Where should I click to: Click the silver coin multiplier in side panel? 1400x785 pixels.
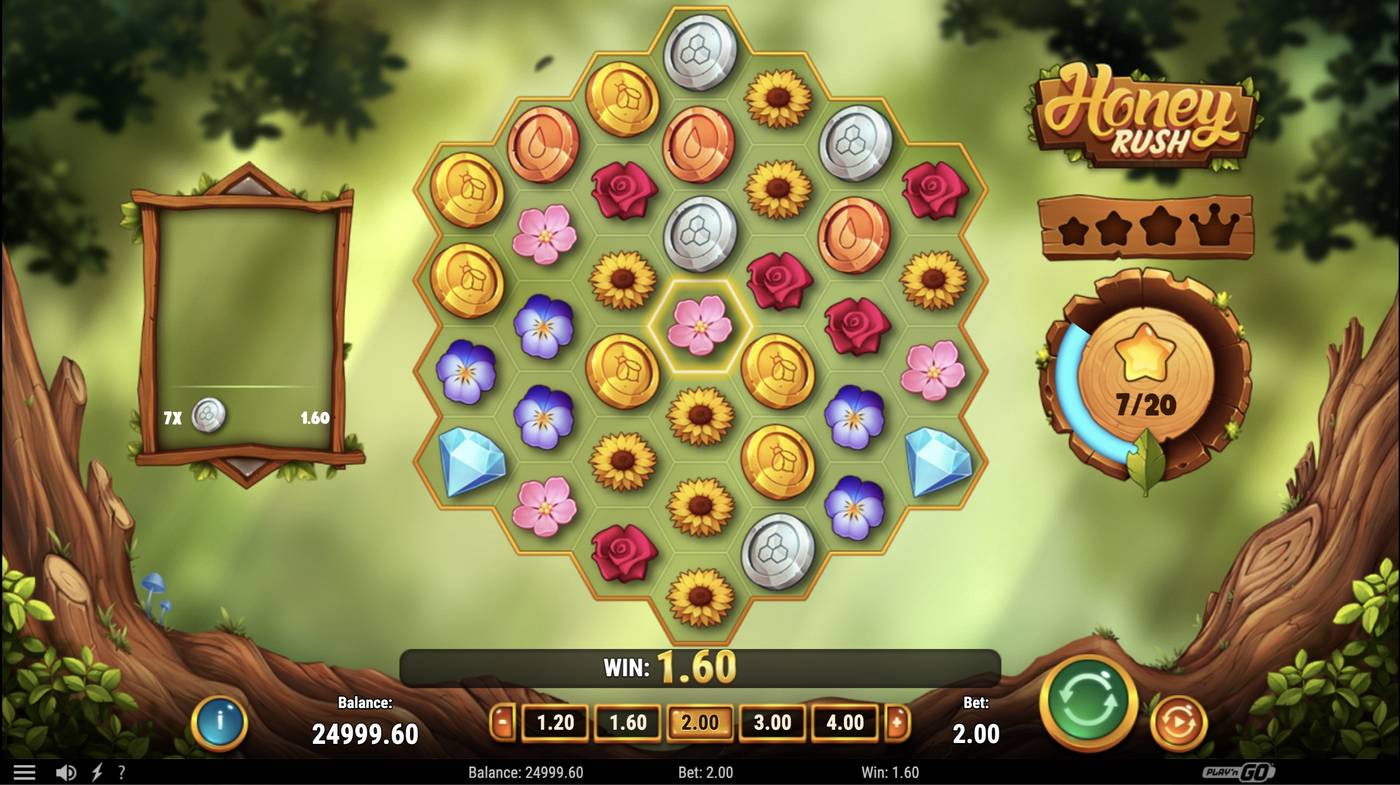[x=208, y=415]
